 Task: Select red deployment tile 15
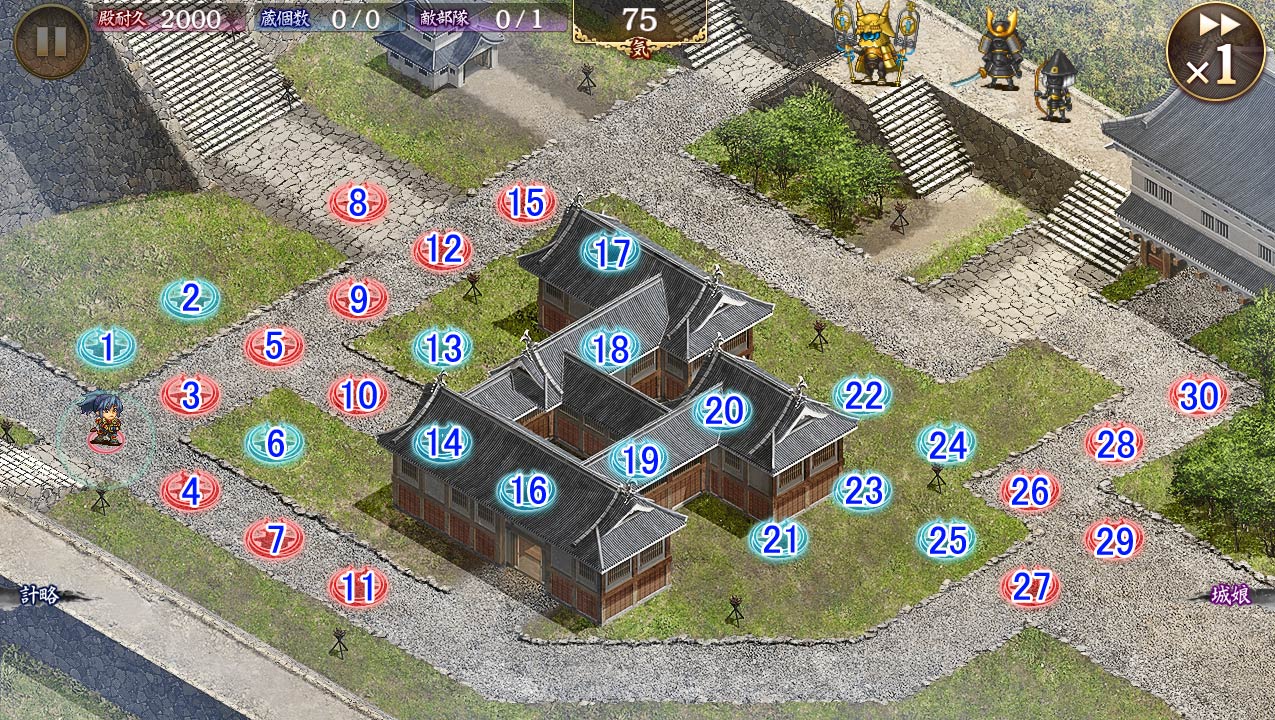point(526,203)
